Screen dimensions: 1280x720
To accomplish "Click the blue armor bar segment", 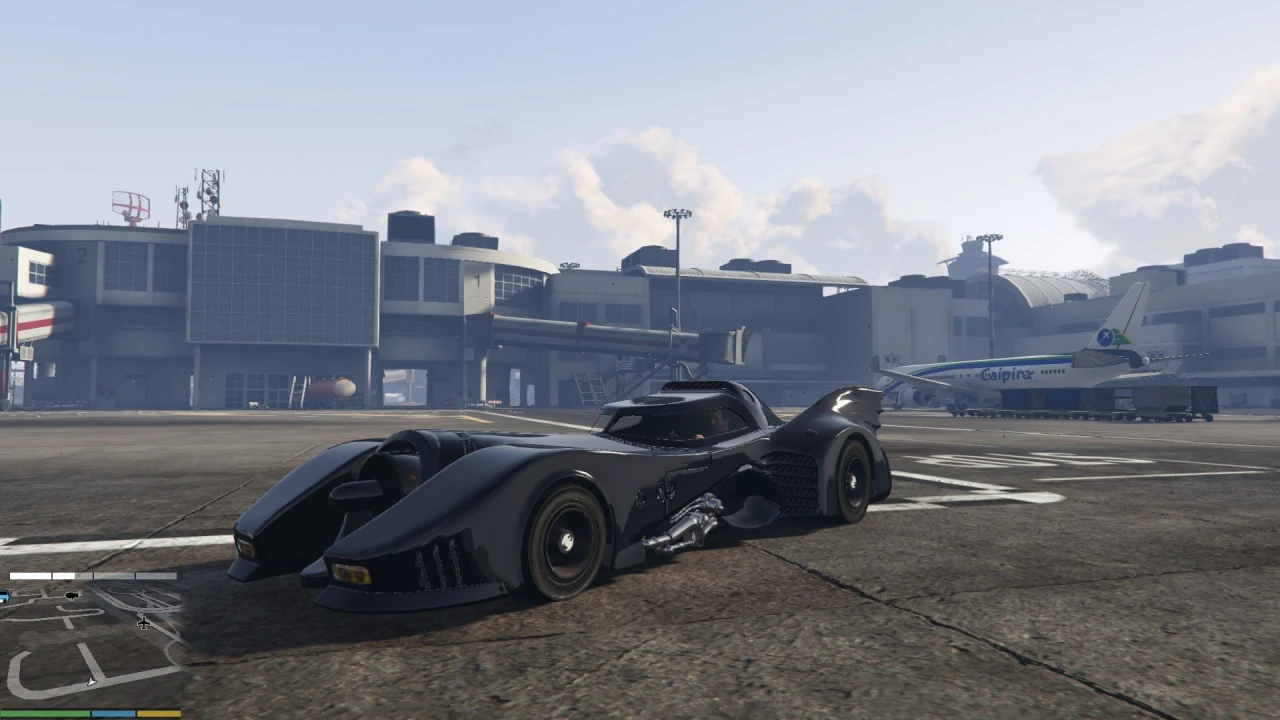I will [x=113, y=712].
